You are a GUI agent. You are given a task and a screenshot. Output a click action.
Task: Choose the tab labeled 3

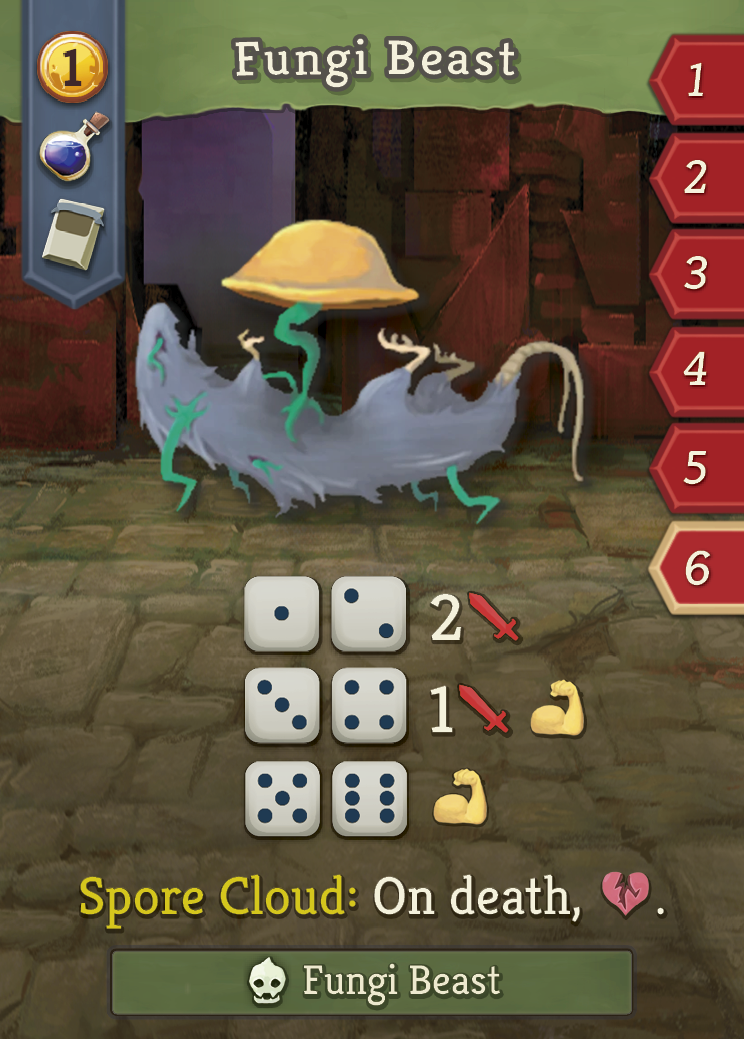[698, 273]
